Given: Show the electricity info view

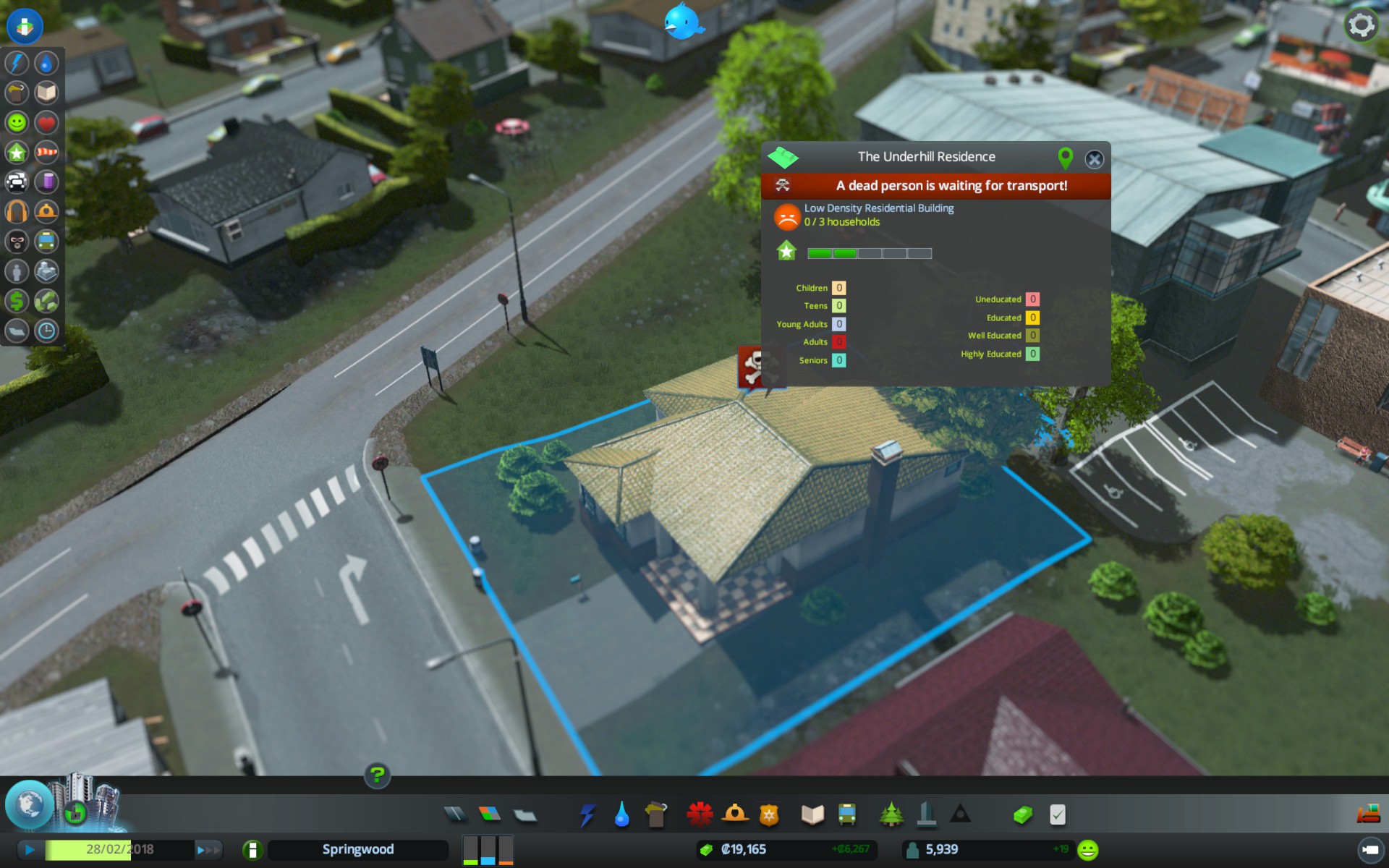Looking at the screenshot, I should [x=17, y=63].
